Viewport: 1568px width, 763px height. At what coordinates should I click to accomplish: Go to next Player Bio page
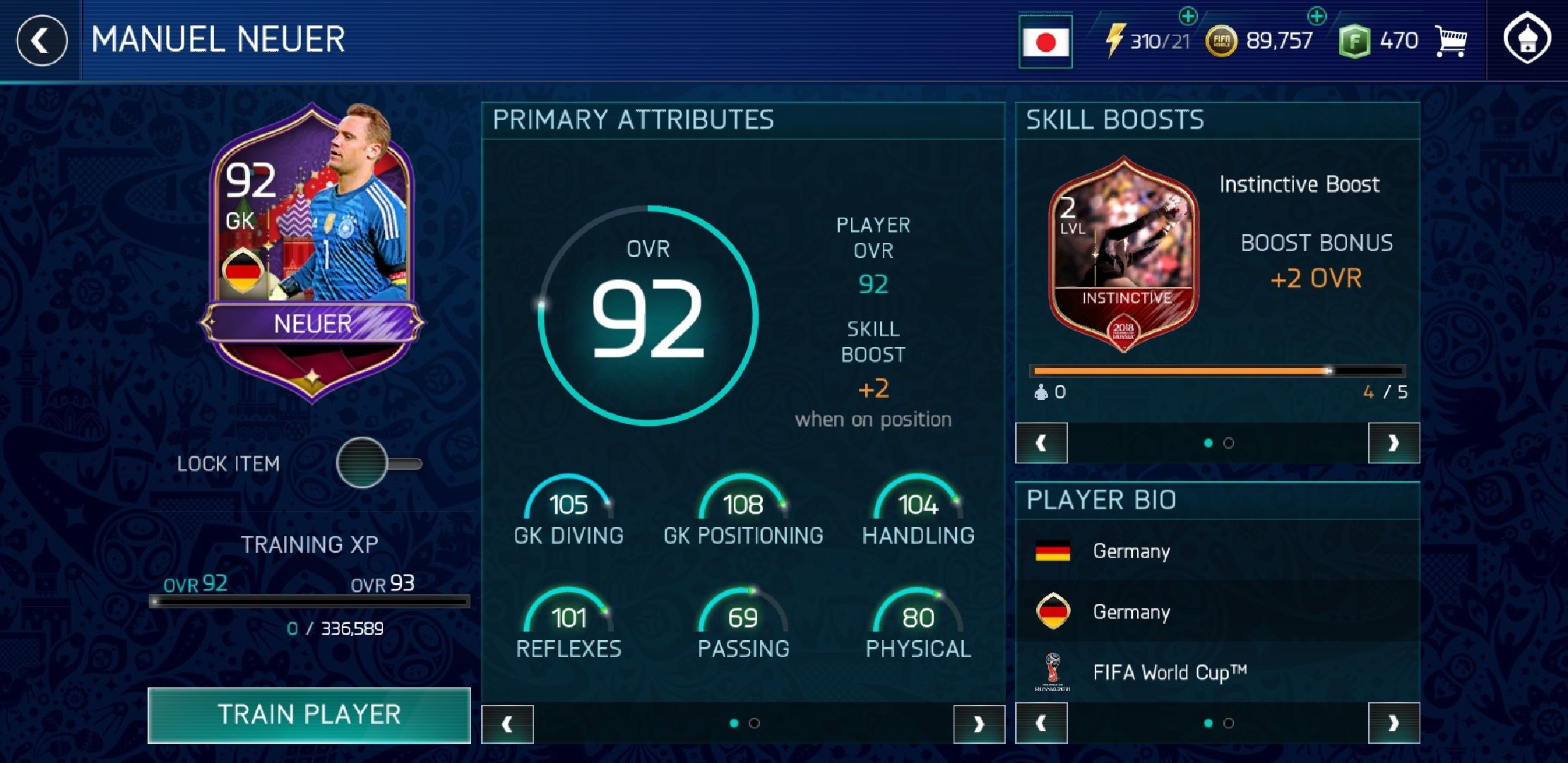[x=1394, y=723]
